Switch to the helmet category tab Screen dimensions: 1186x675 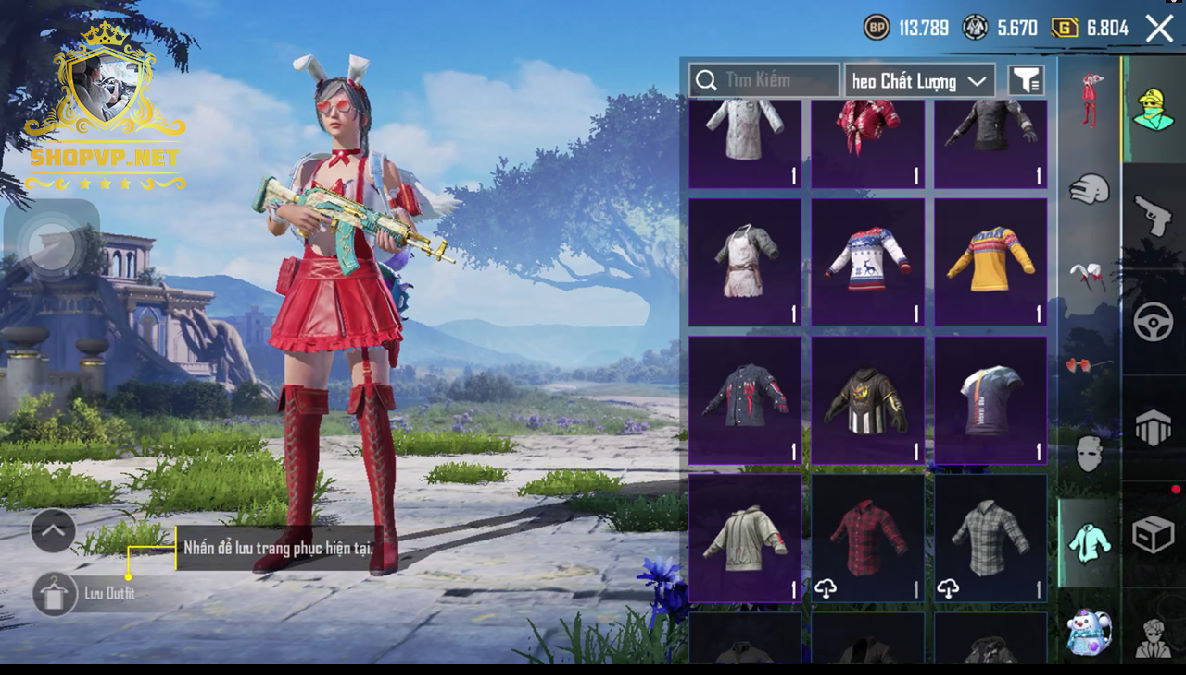[x=1089, y=188]
